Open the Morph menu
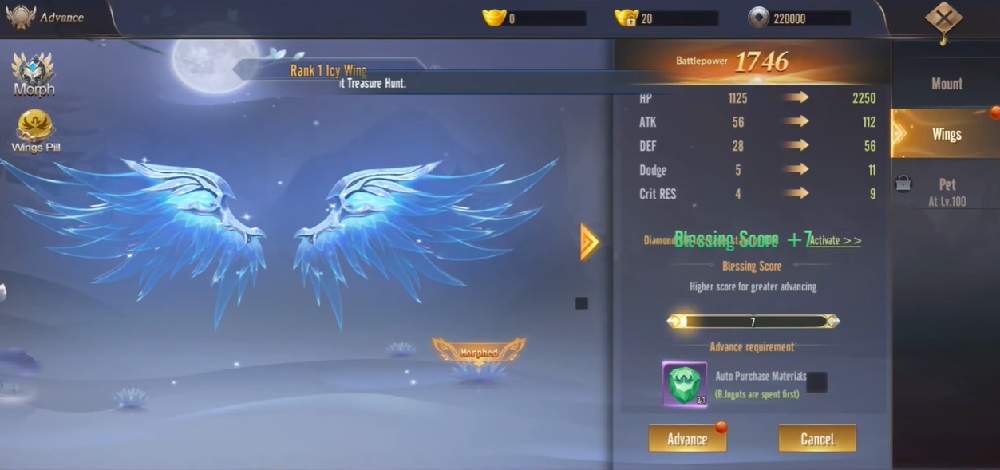This screenshot has width=1000, height=470. pos(33,74)
